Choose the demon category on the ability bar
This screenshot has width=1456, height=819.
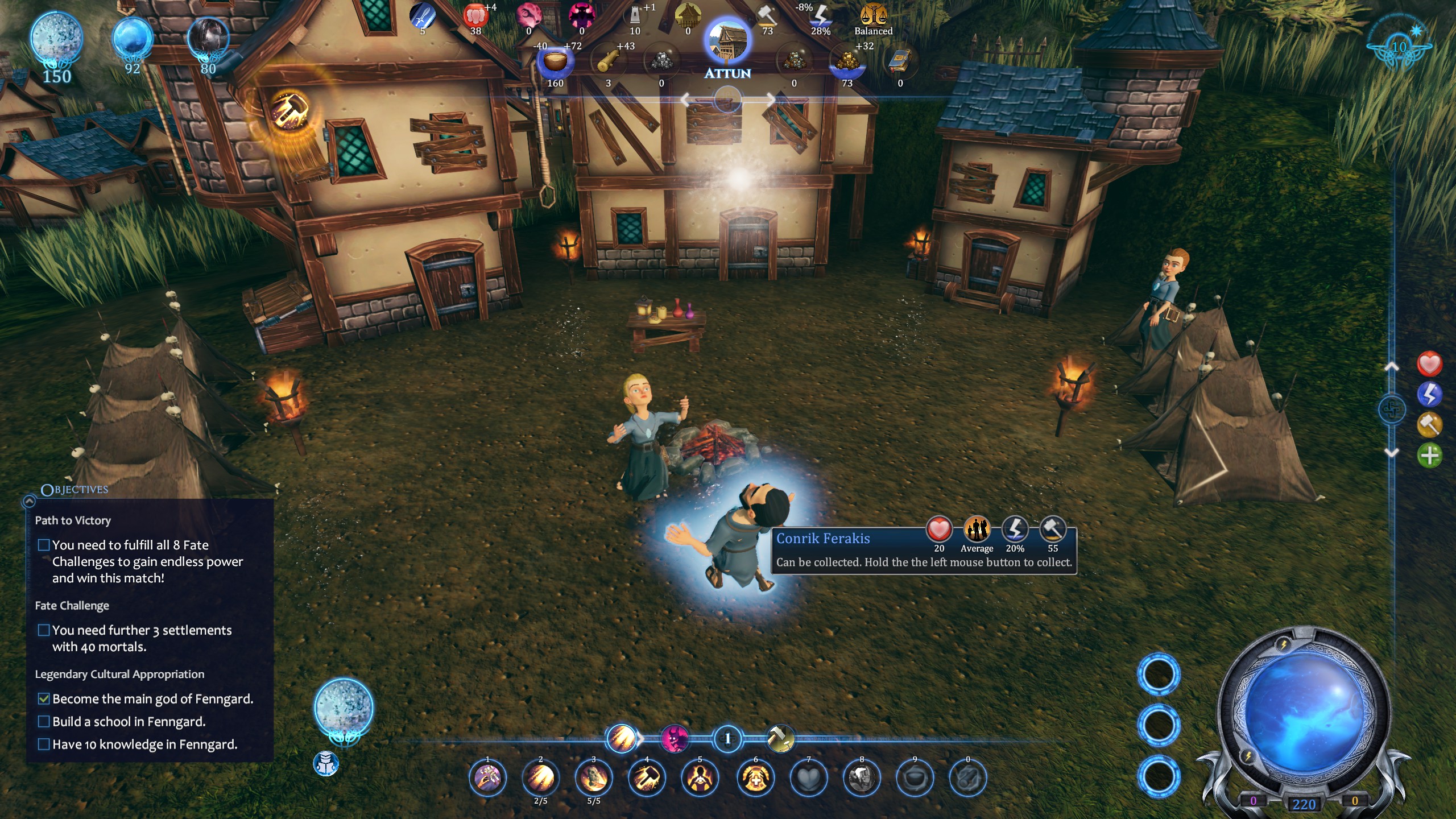675,739
